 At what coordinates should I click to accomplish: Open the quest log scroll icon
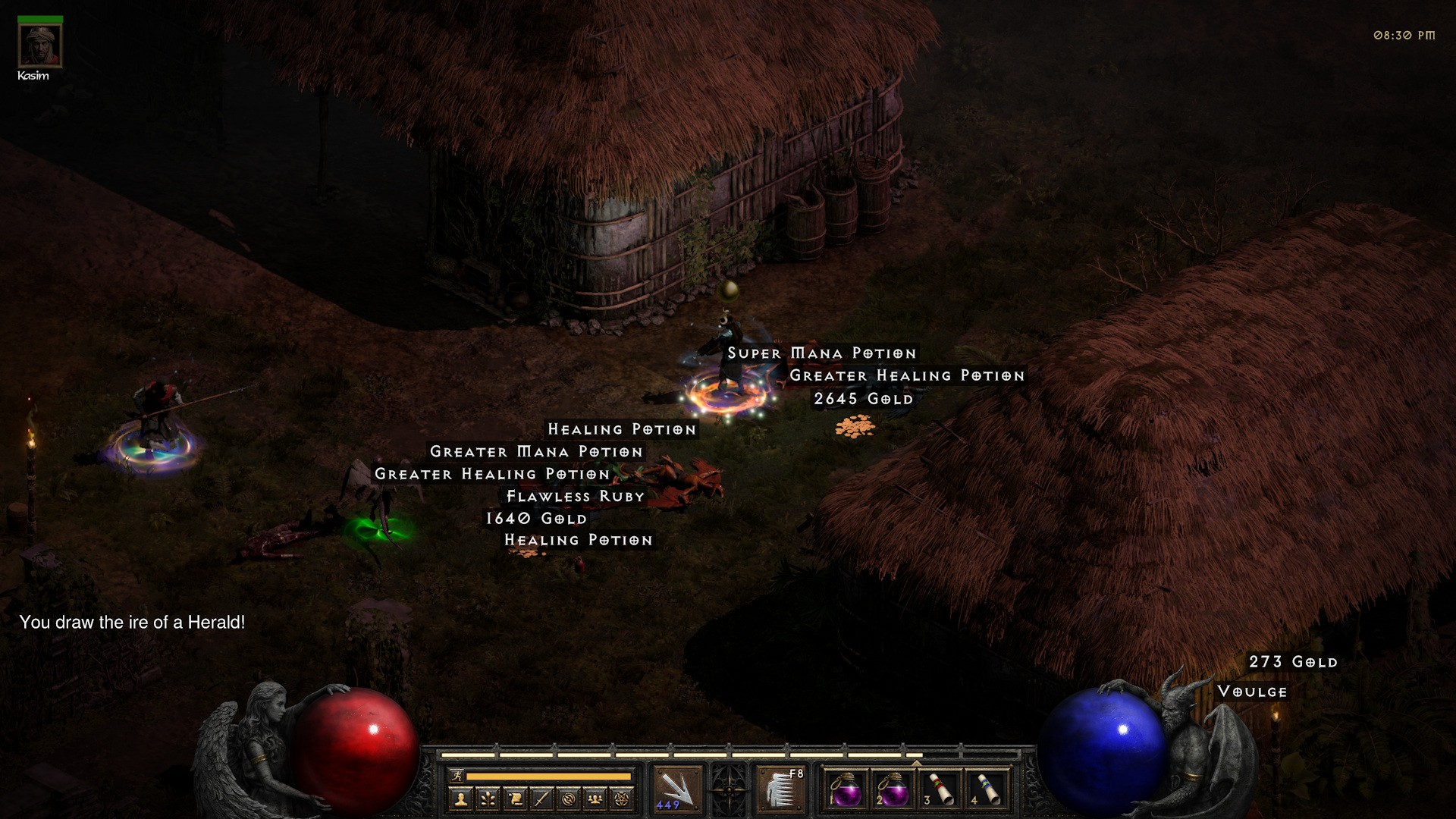click(515, 799)
